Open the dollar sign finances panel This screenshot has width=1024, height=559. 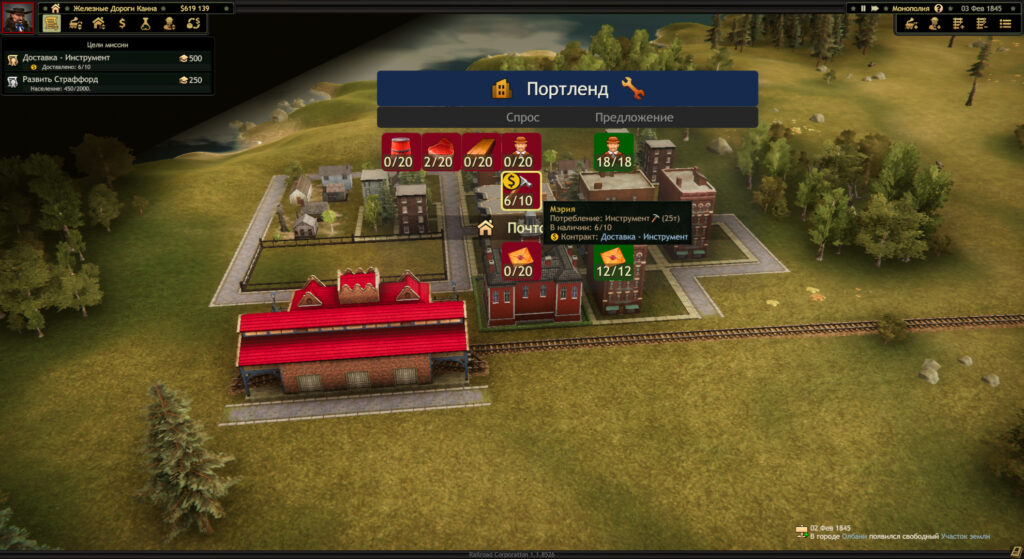tap(122, 23)
